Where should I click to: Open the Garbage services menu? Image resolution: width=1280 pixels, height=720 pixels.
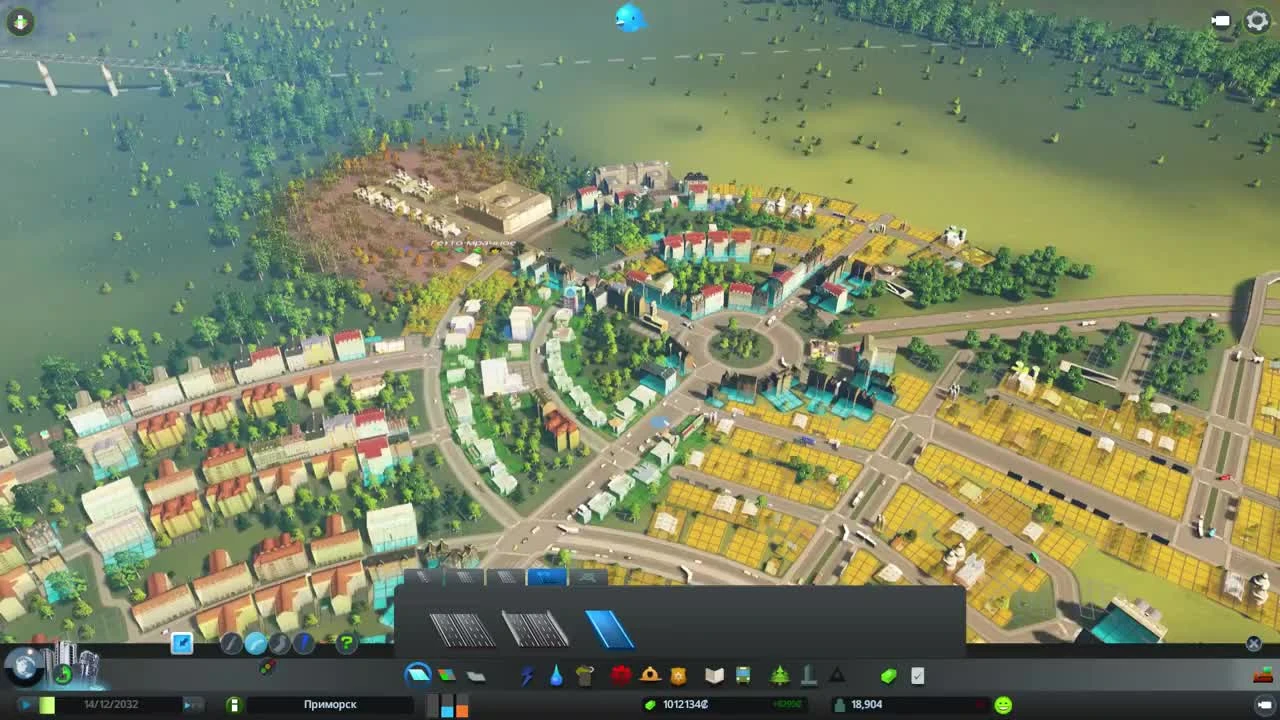point(584,674)
